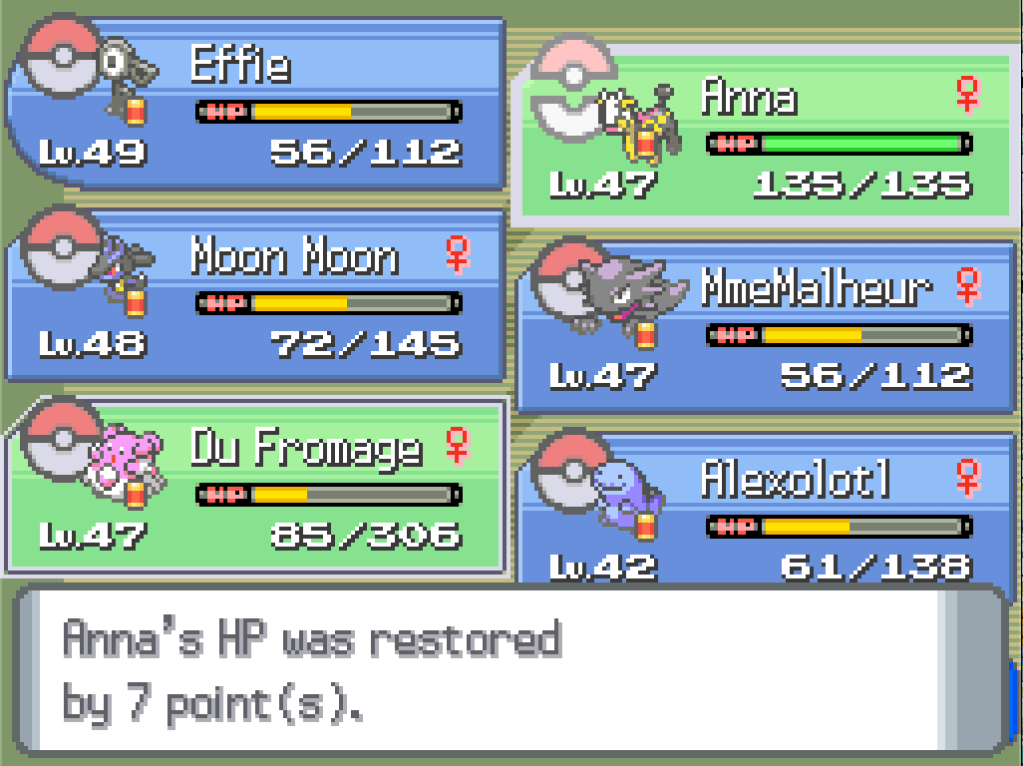Advance the HP restored message box
The image size is (1023, 766).
point(510,670)
